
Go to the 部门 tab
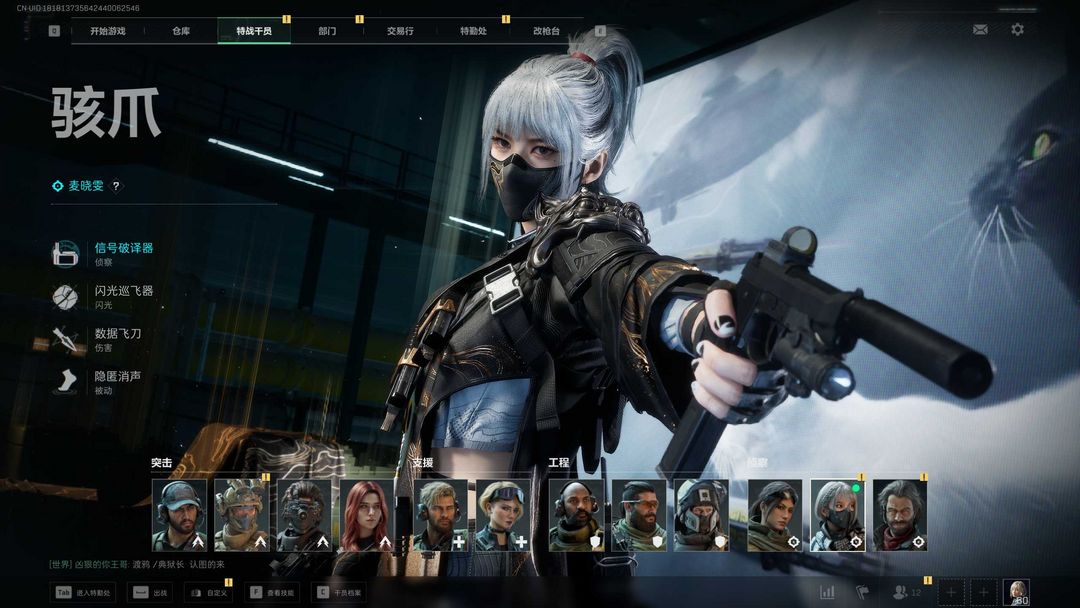coord(327,31)
